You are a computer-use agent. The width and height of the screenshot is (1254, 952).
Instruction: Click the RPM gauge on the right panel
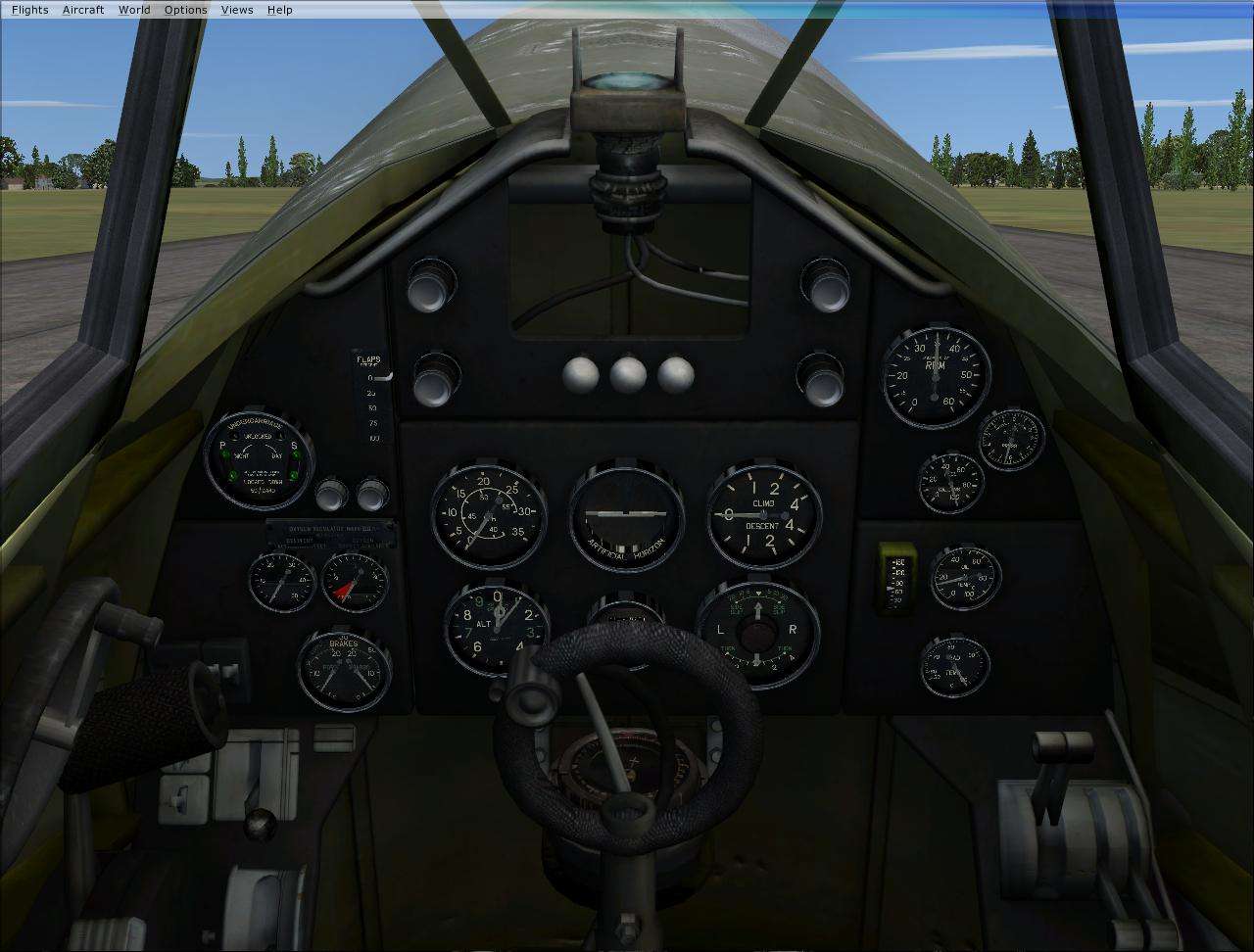tap(936, 377)
